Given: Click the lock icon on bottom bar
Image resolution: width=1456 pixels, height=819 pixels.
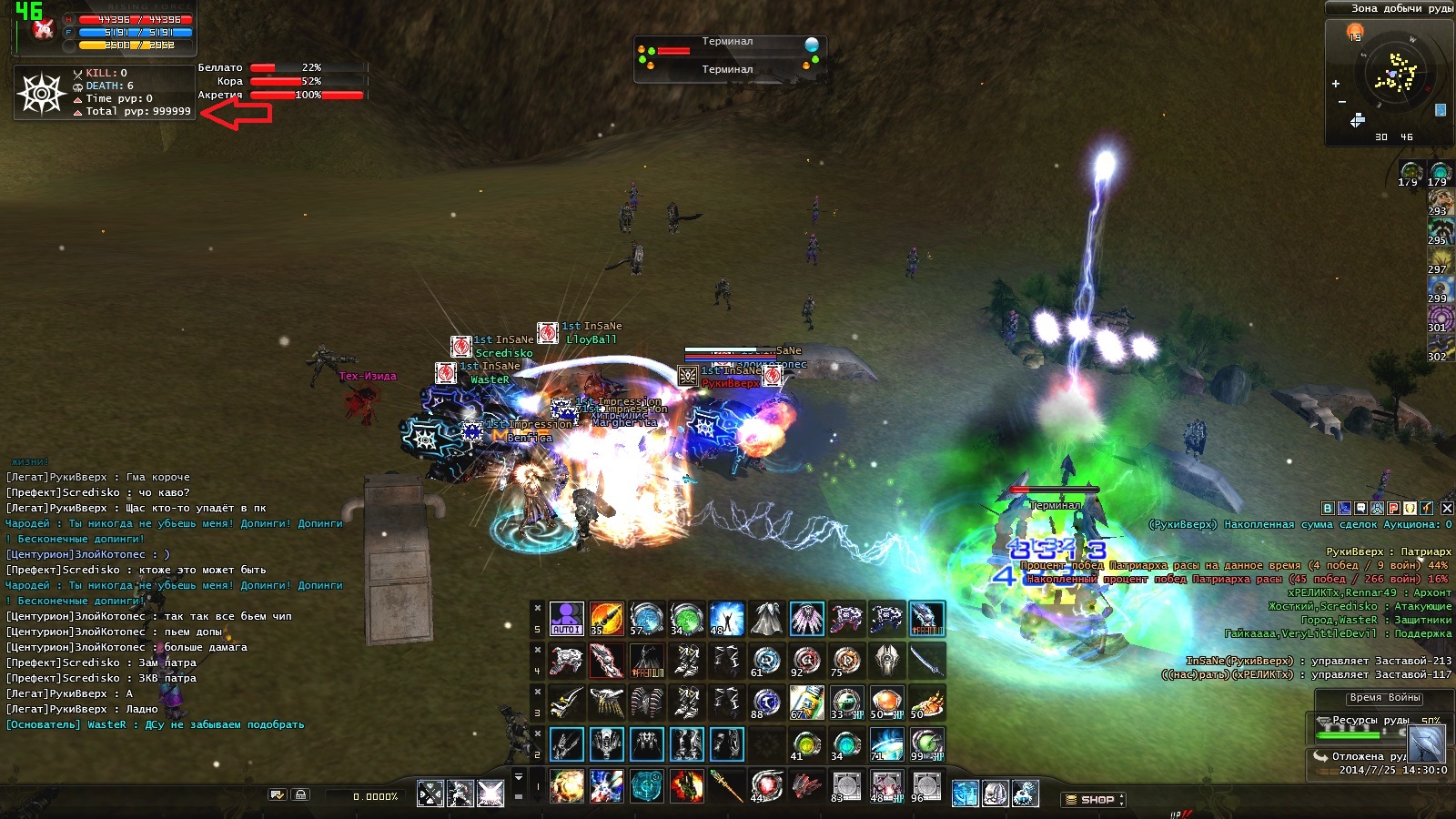Looking at the screenshot, I should point(301,795).
